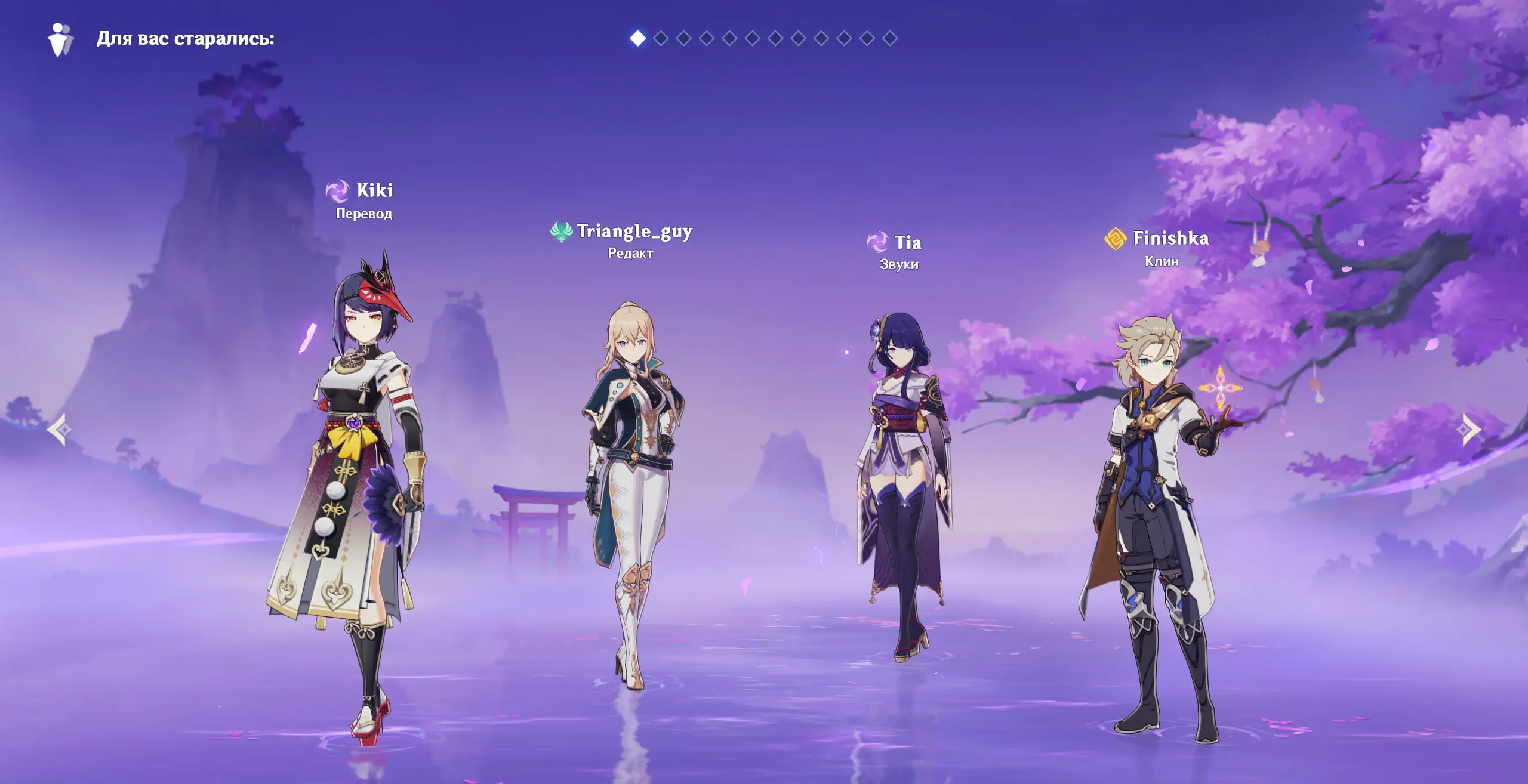This screenshot has width=1528, height=784.
Task: Choose the Triangle_guy name label
Action: [634, 231]
